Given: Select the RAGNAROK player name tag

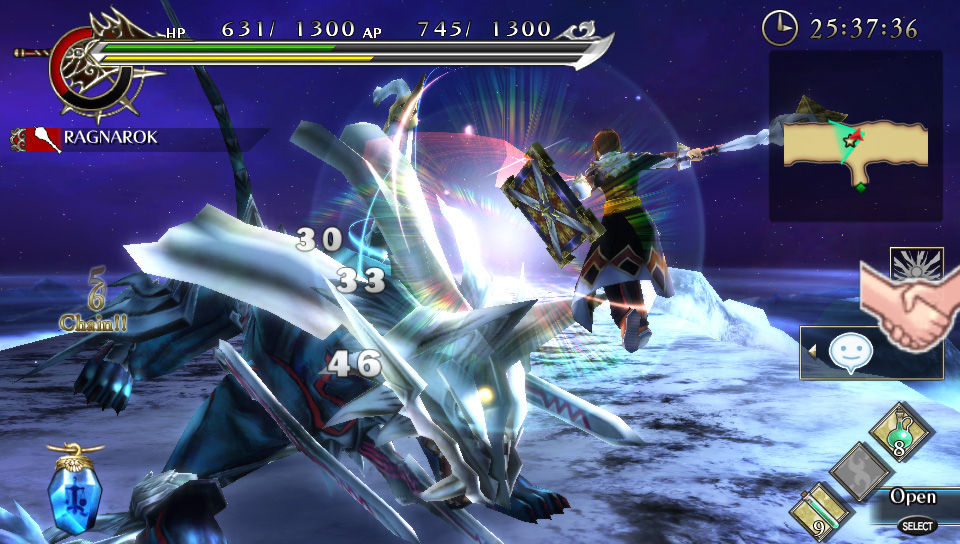Looking at the screenshot, I should pyautogui.click(x=108, y=138).
